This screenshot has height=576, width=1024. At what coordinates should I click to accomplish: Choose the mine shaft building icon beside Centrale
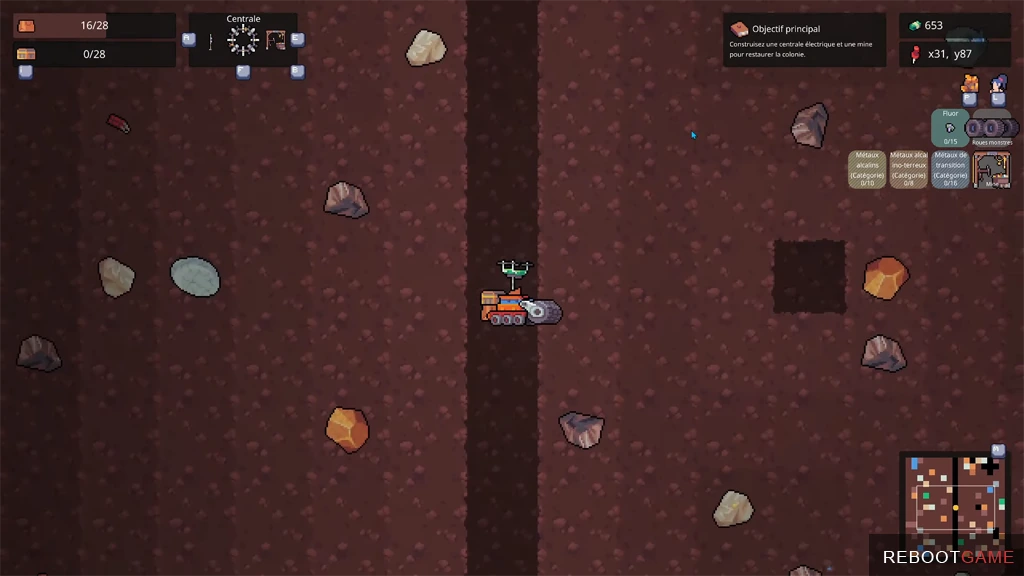276,40
